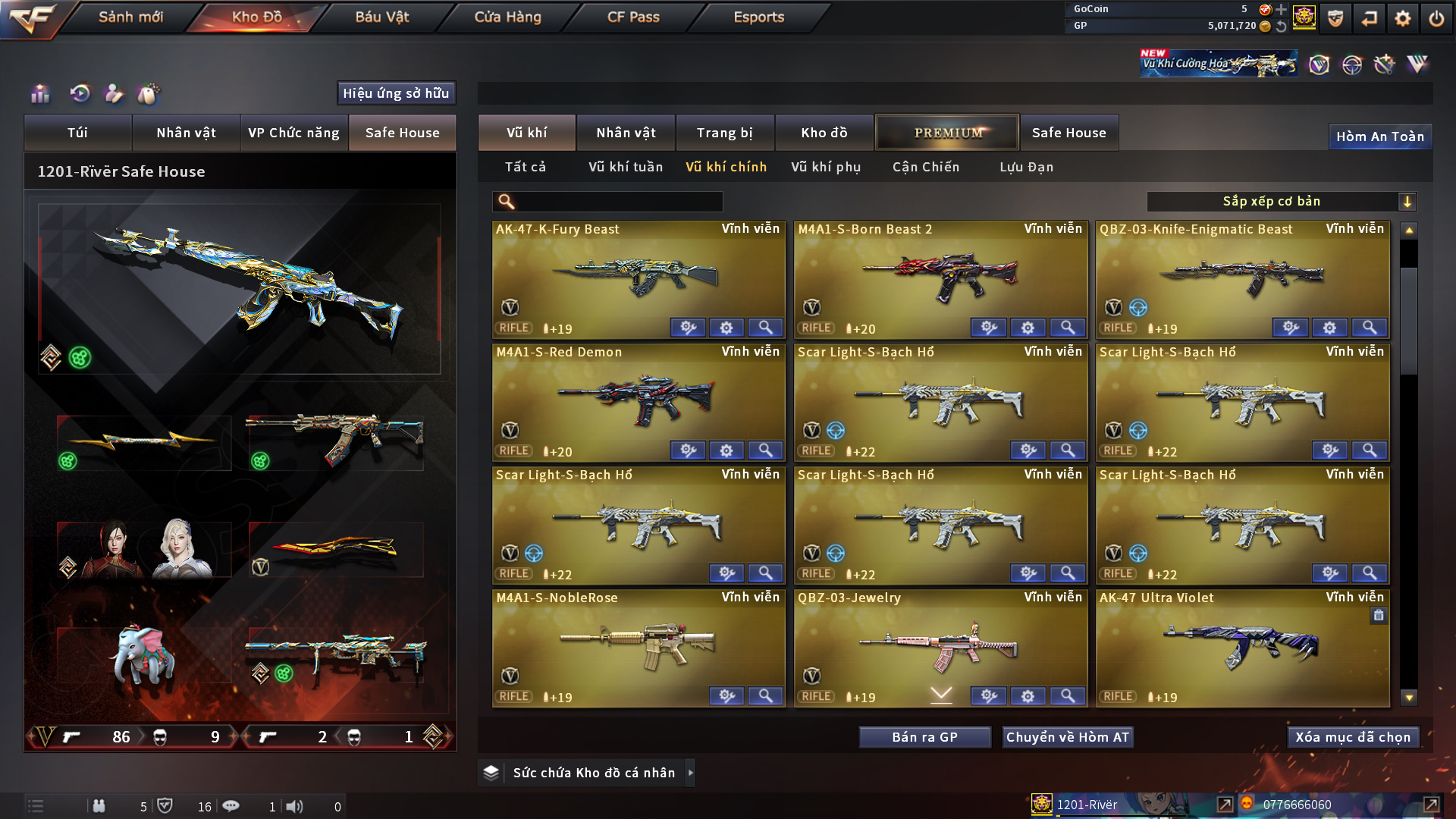Select the AK-47-K-Fury Beast weapon card
Screen dimensions: 1456x819
click(638, 277)
